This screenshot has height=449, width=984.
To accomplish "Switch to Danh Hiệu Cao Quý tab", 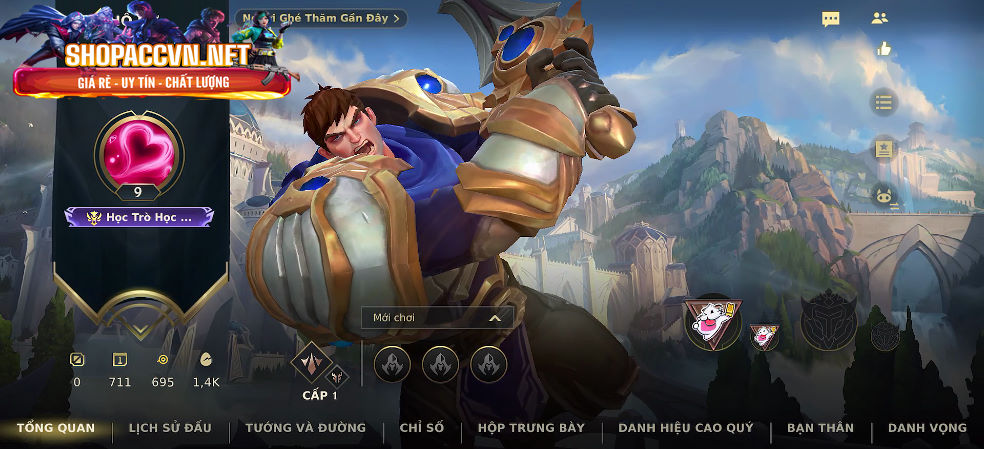I will (x=685, y=428).
